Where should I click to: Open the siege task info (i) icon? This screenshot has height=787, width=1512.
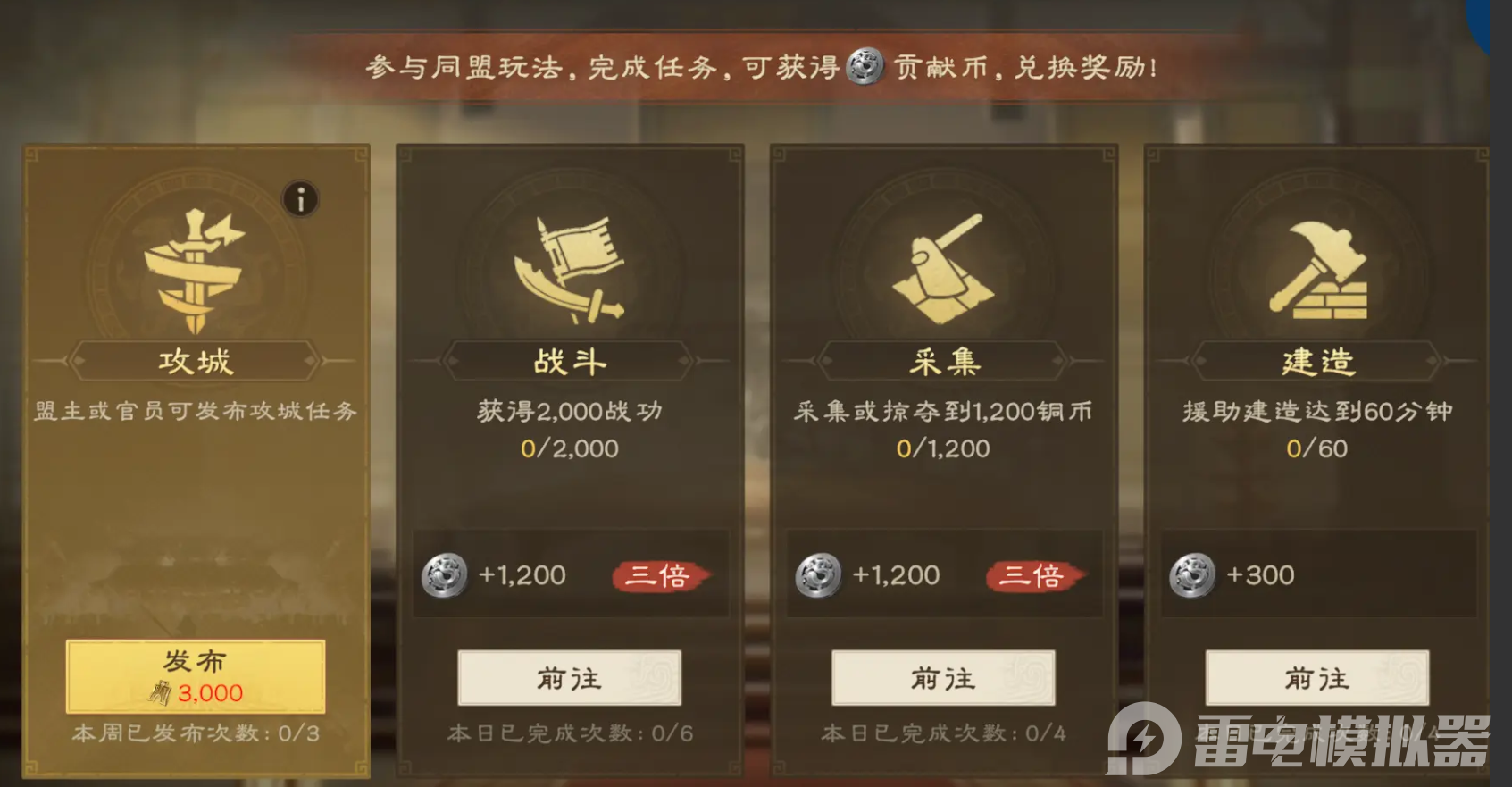[x=300, y=199]
